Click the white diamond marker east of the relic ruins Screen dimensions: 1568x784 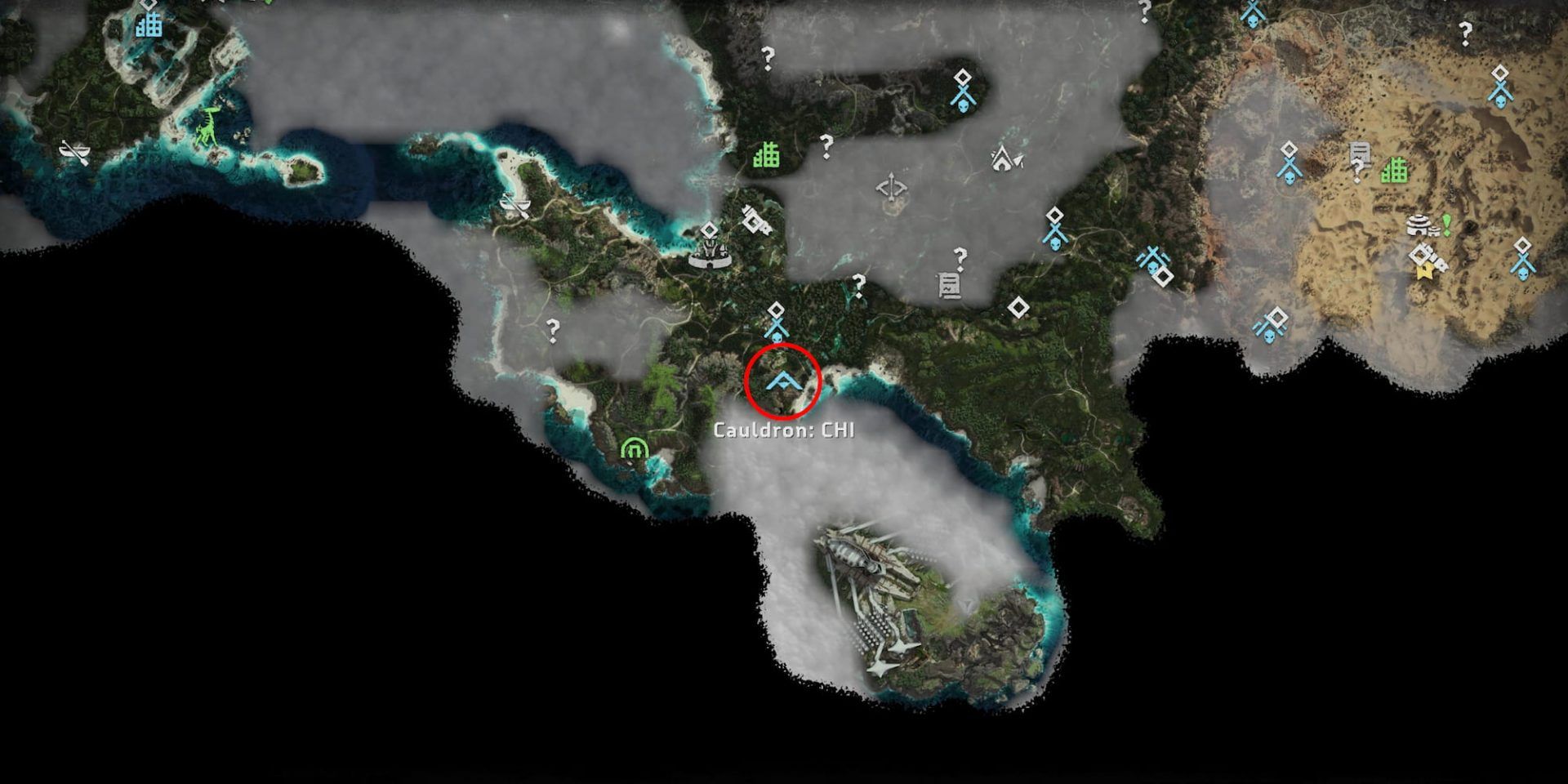(1018, 306)
